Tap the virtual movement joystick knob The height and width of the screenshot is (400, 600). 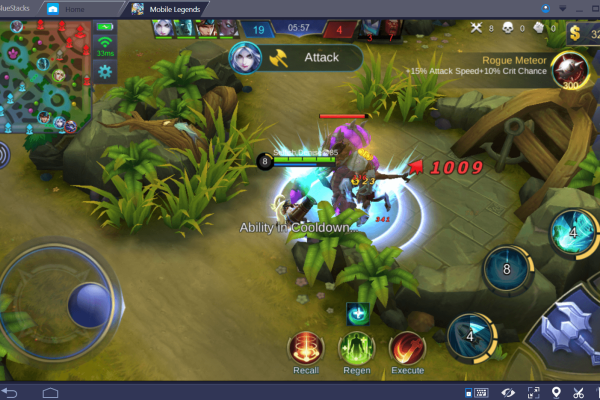click(x=89, y=304)
